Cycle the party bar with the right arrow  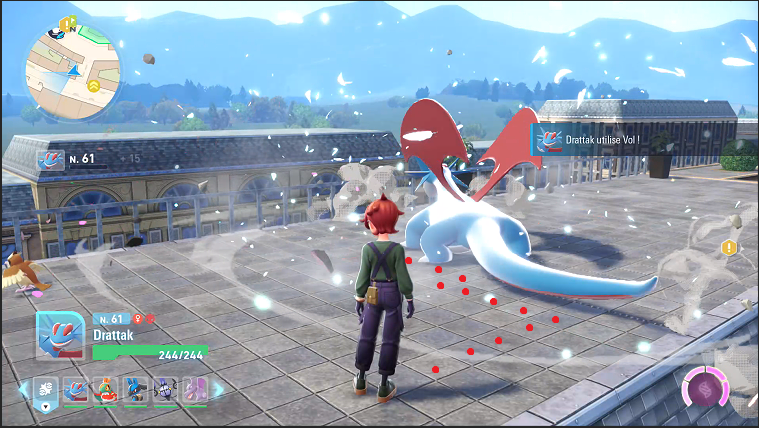[x=219, y=389]
